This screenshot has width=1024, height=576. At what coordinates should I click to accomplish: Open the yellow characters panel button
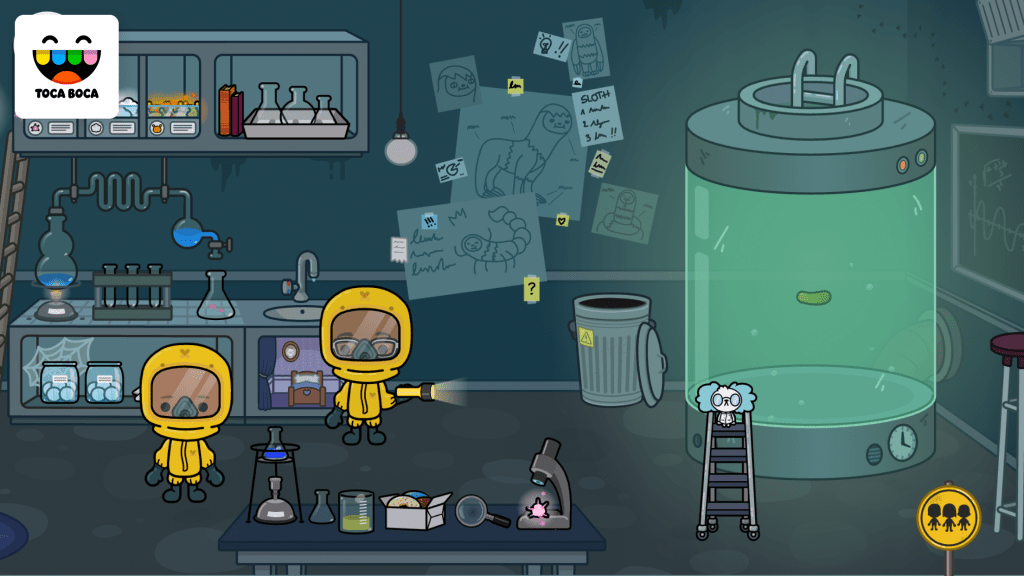pyautogui.click(x=948, y=517)
